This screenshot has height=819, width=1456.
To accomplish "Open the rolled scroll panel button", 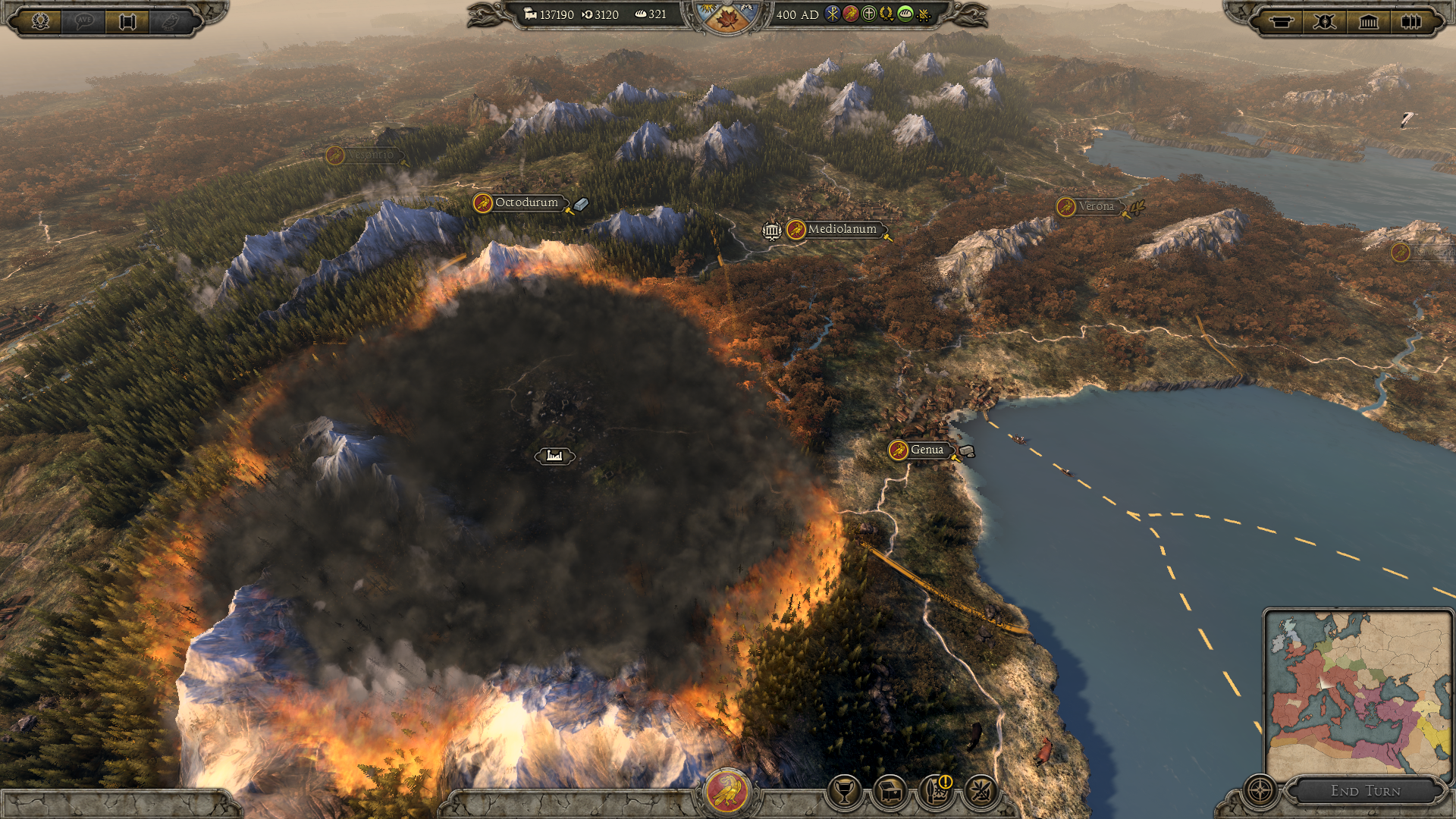I will [x=1282, y=21].
